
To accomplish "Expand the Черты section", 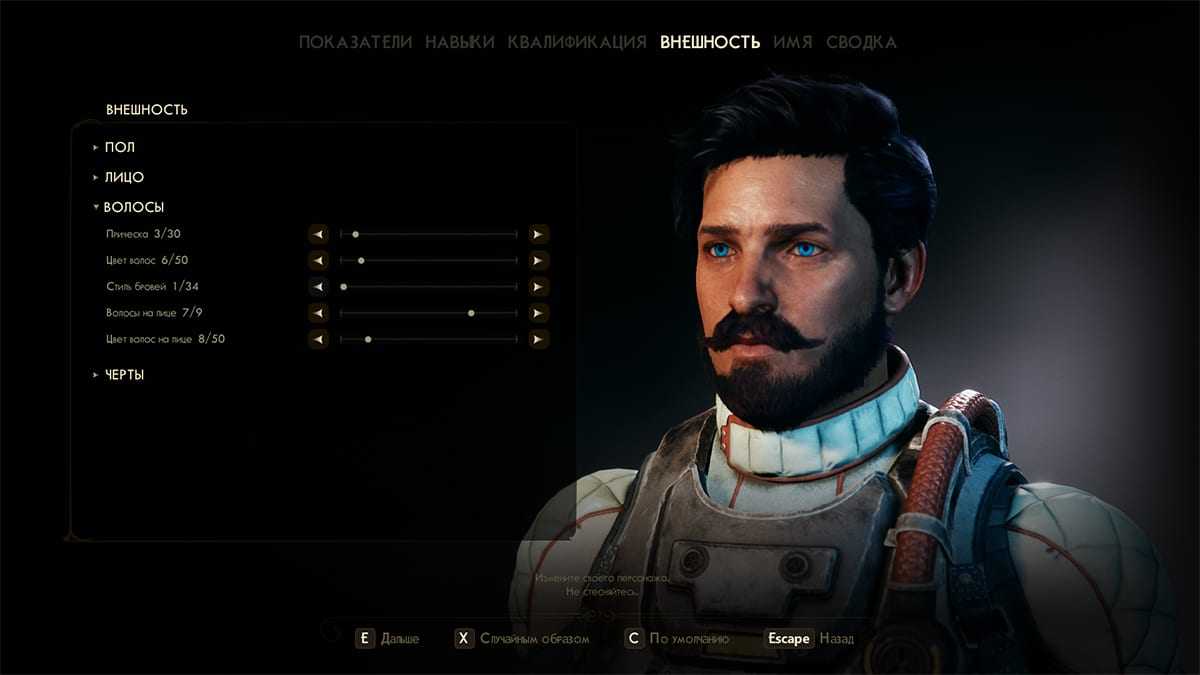I will click(124, 375).
